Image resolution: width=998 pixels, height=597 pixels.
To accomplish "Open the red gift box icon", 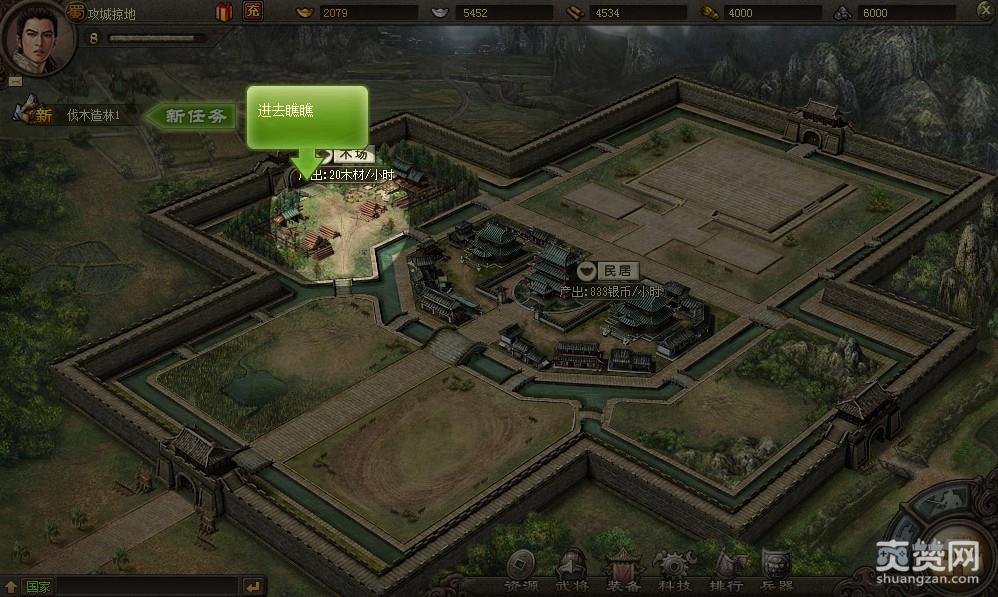I will [x=224, y=12].
